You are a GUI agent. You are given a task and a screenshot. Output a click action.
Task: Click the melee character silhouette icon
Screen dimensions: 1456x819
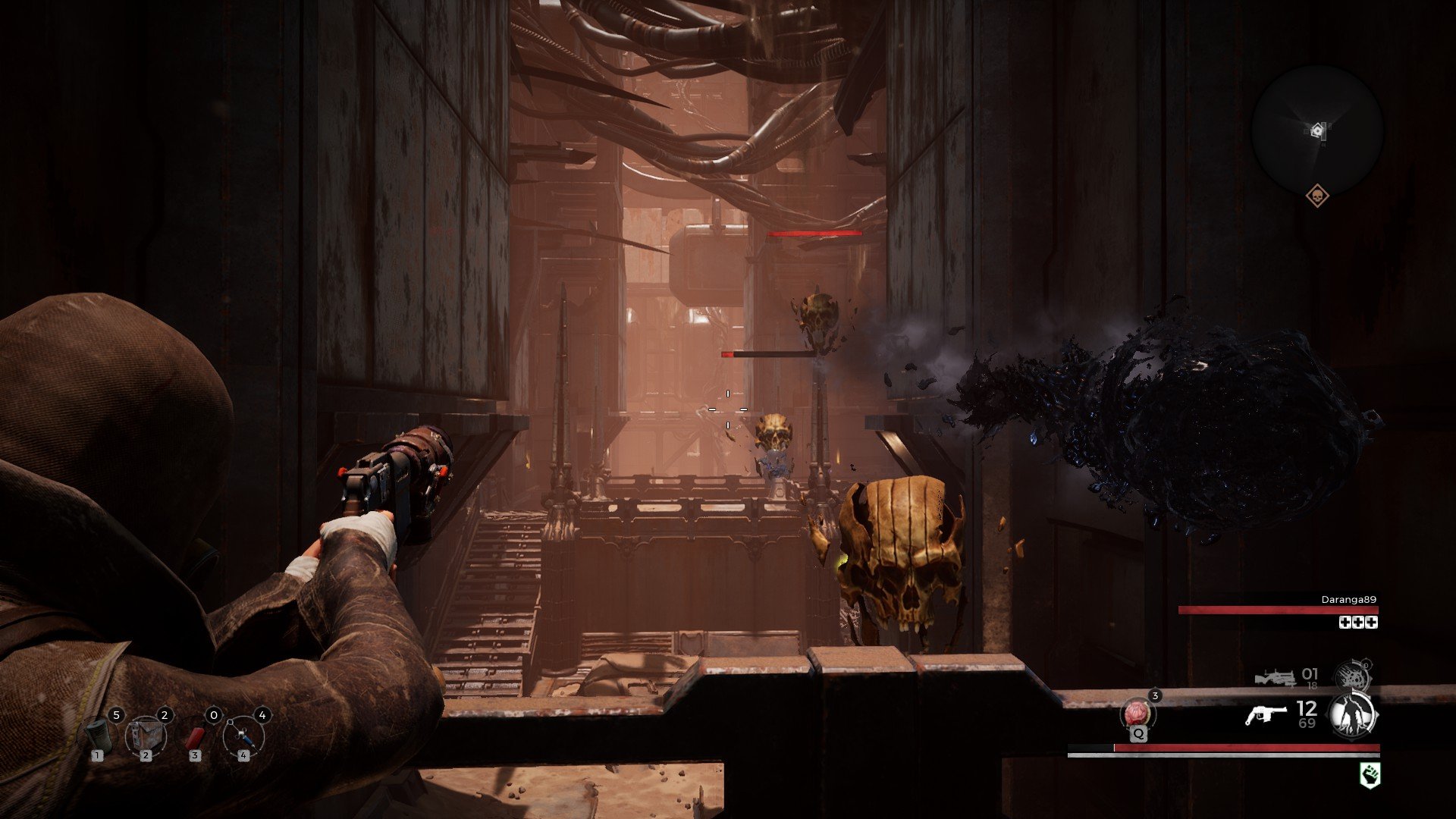[1351, 715]
